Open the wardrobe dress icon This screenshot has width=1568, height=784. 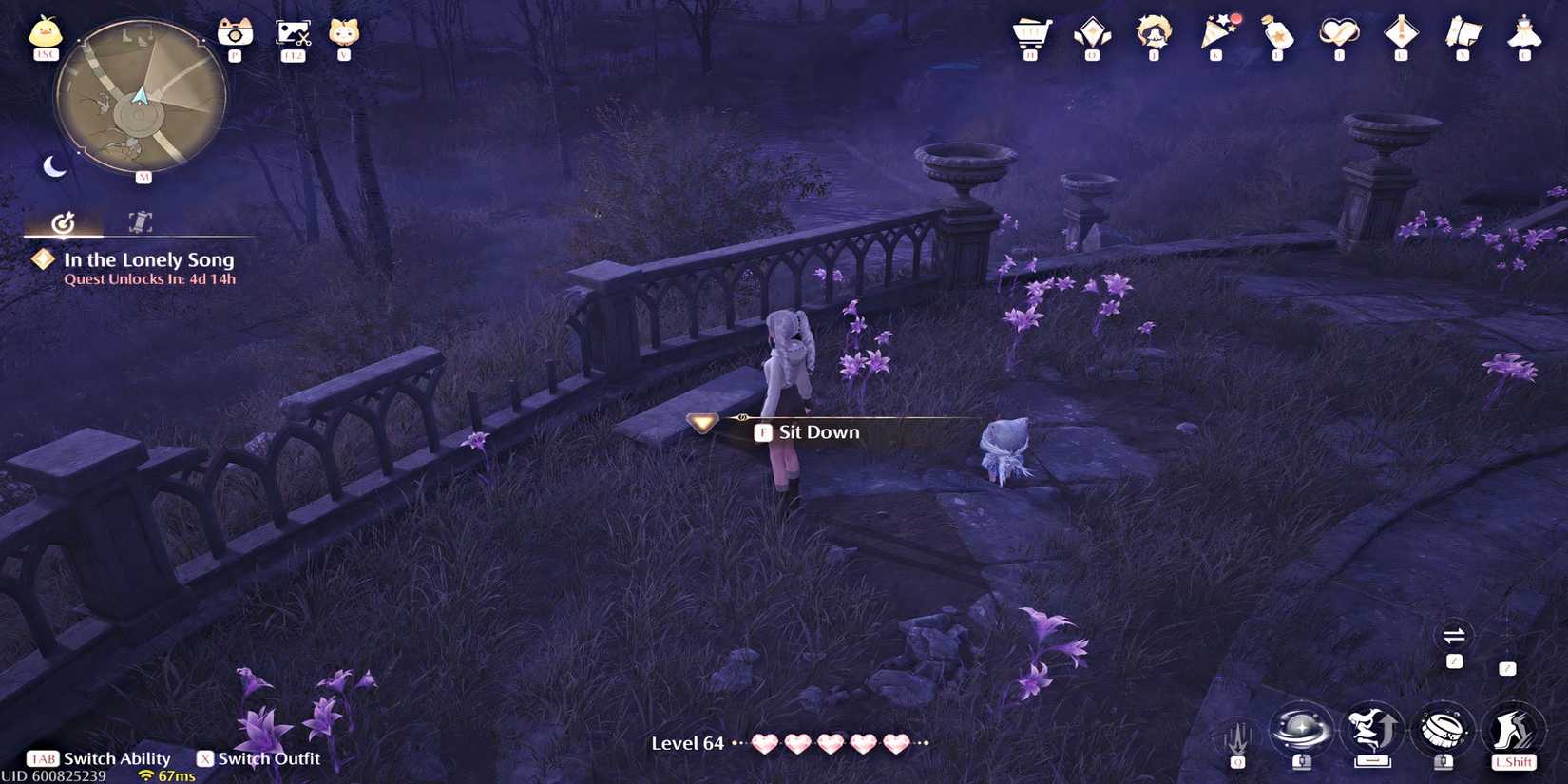coord(1524,36)
